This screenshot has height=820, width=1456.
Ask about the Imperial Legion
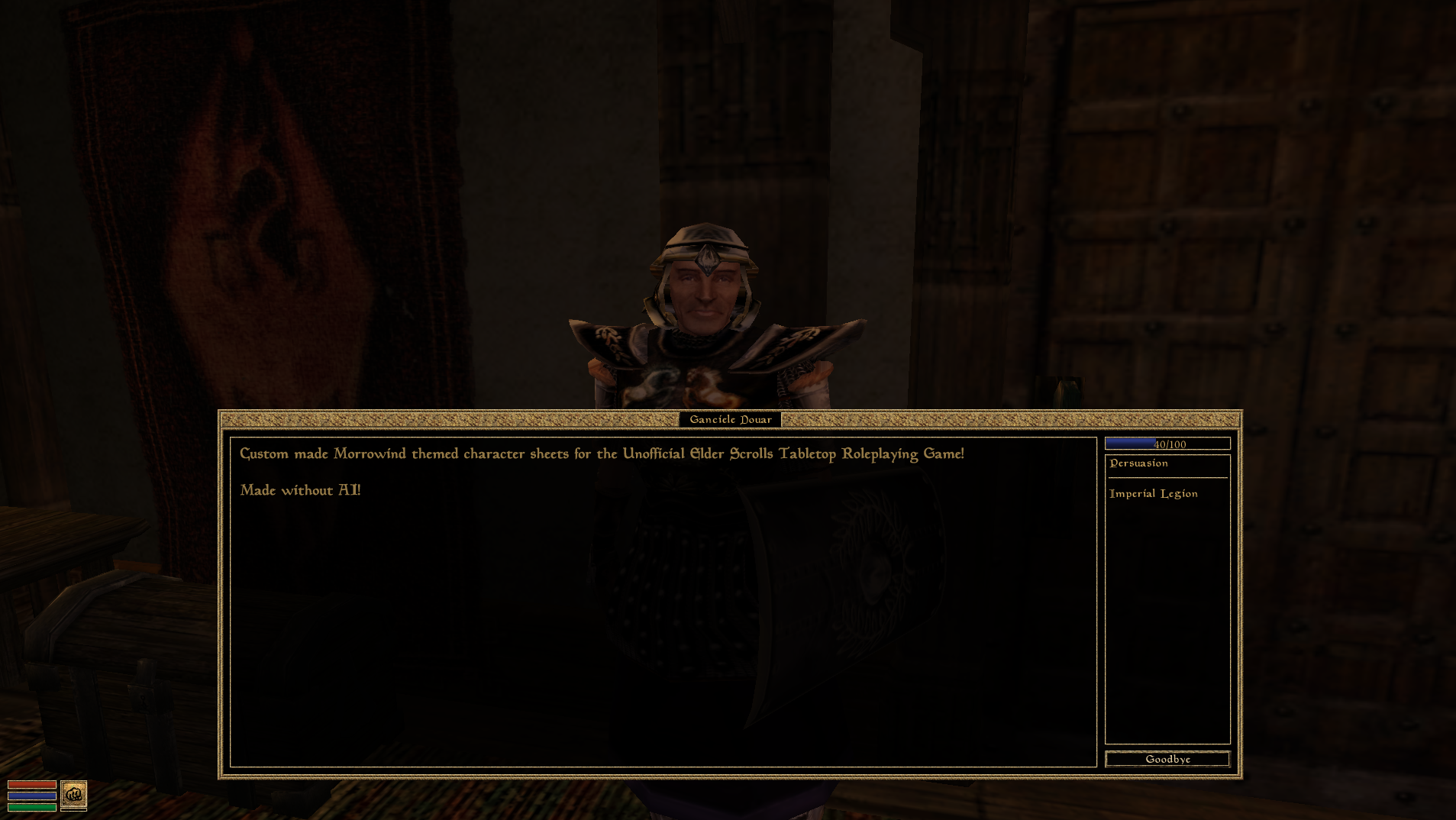click(1154, 493)
